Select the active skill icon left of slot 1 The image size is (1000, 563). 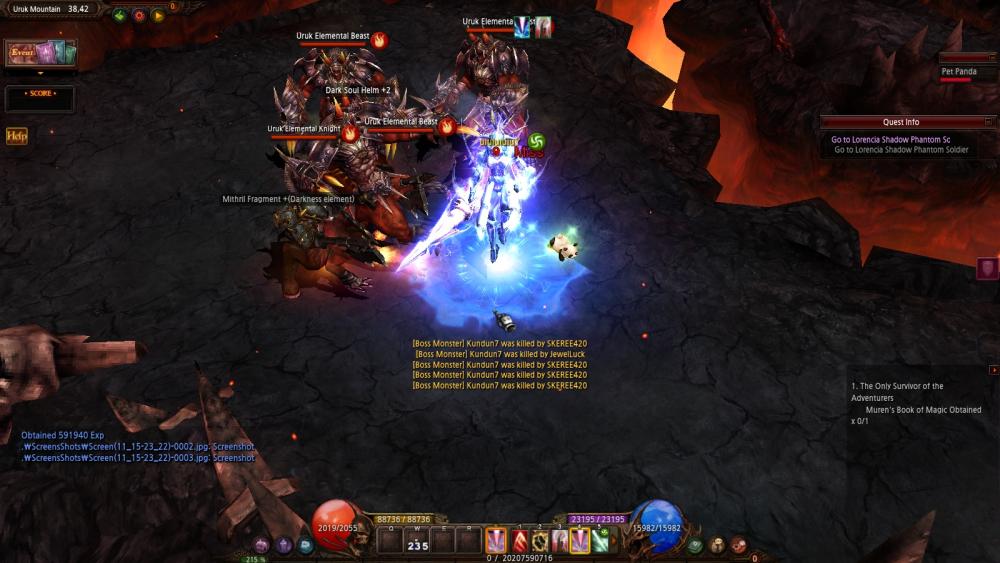[x=495, y=541]
